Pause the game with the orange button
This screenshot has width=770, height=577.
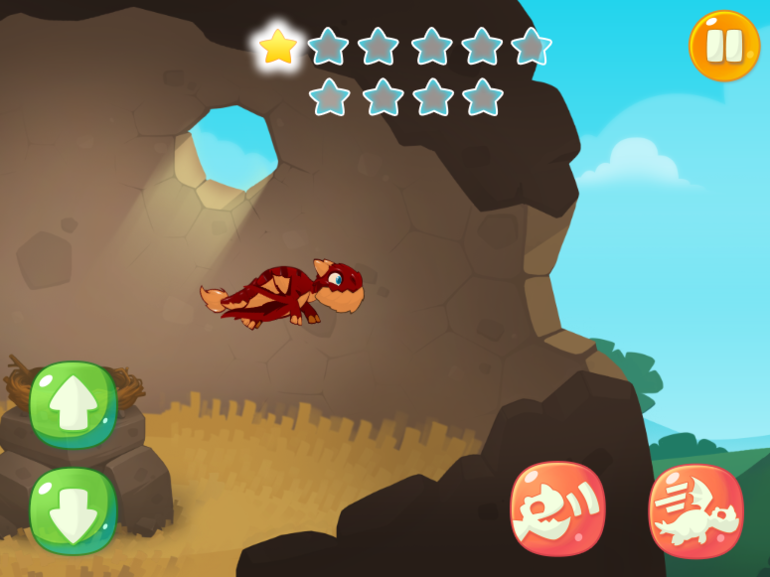(x=724, y=46)
